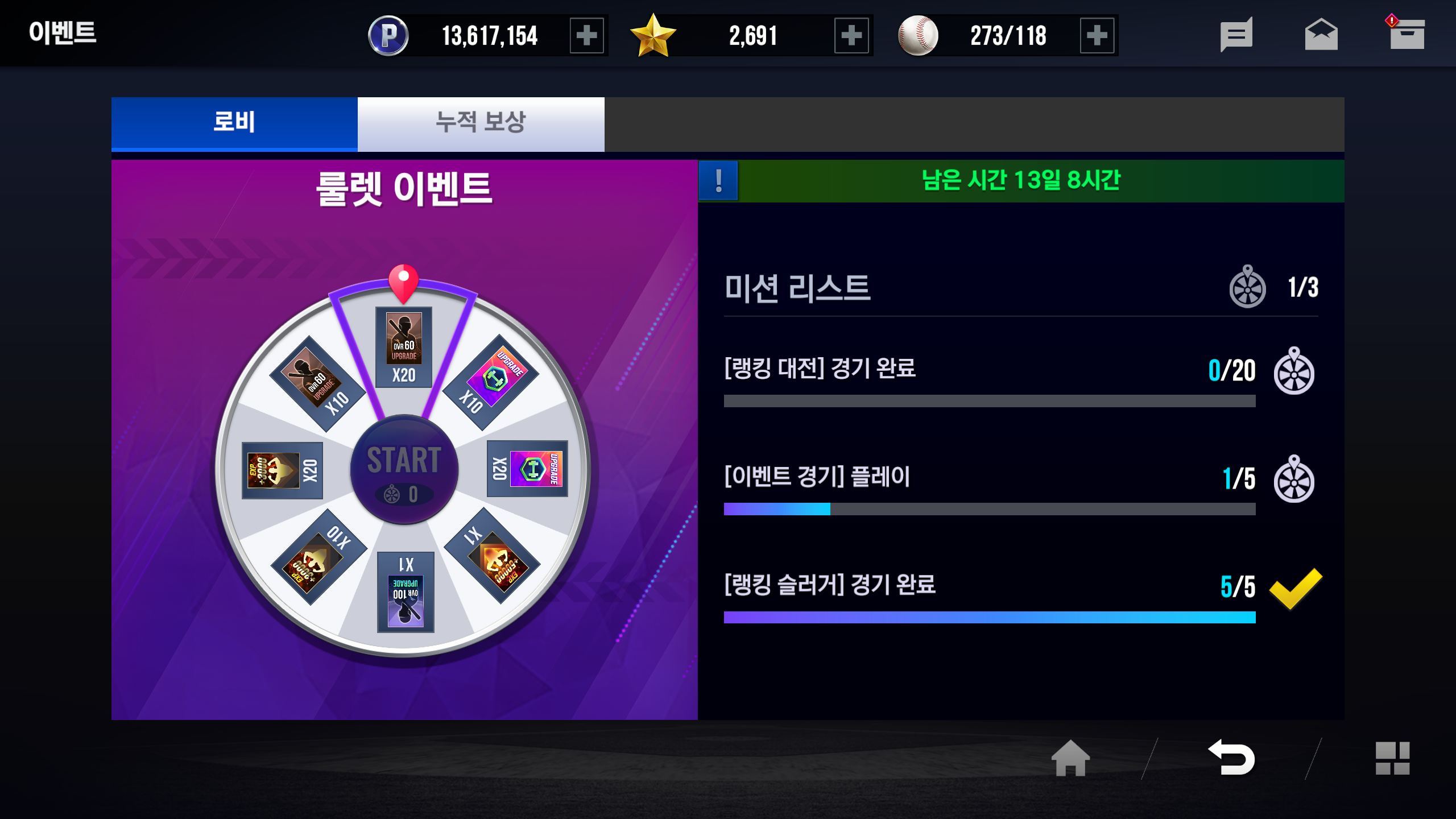Open the gift box with alert badge
The width and height of the screenshot is (1456, 819).
[1406, 35]
